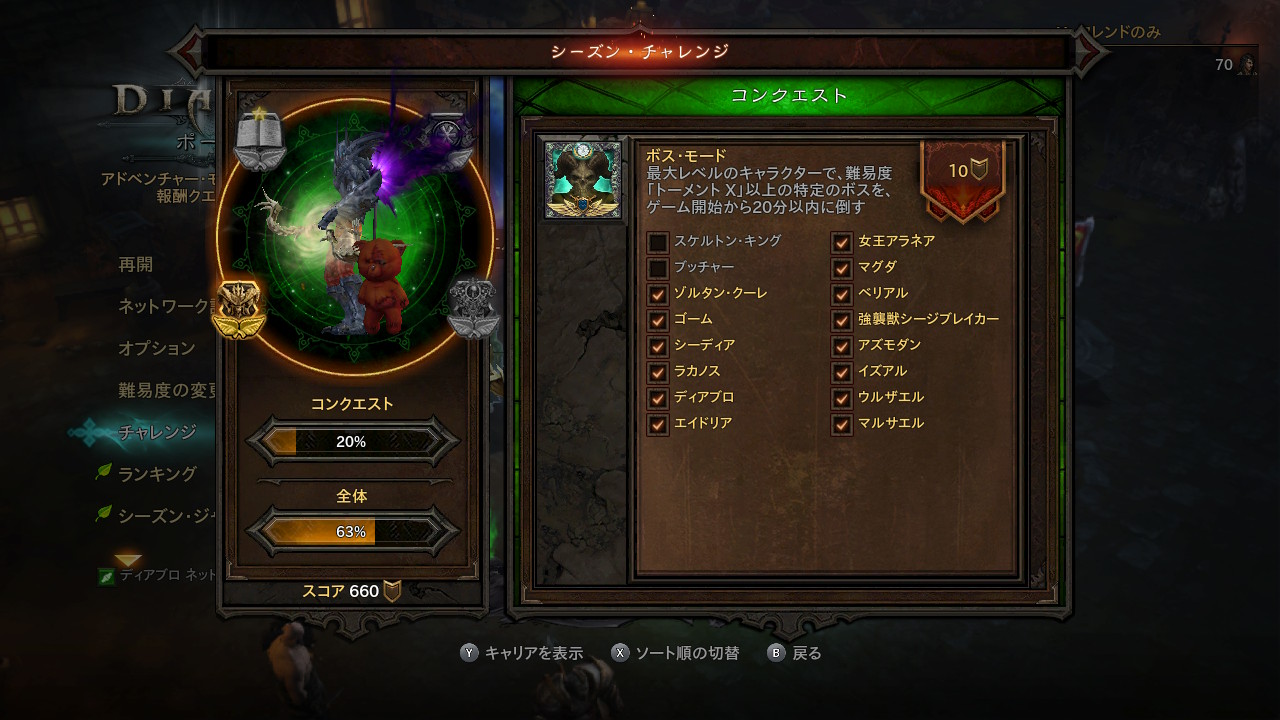Select the 難易度の変更 menu entry
This screenshot has height=720, width=1280.
[167, 390]
